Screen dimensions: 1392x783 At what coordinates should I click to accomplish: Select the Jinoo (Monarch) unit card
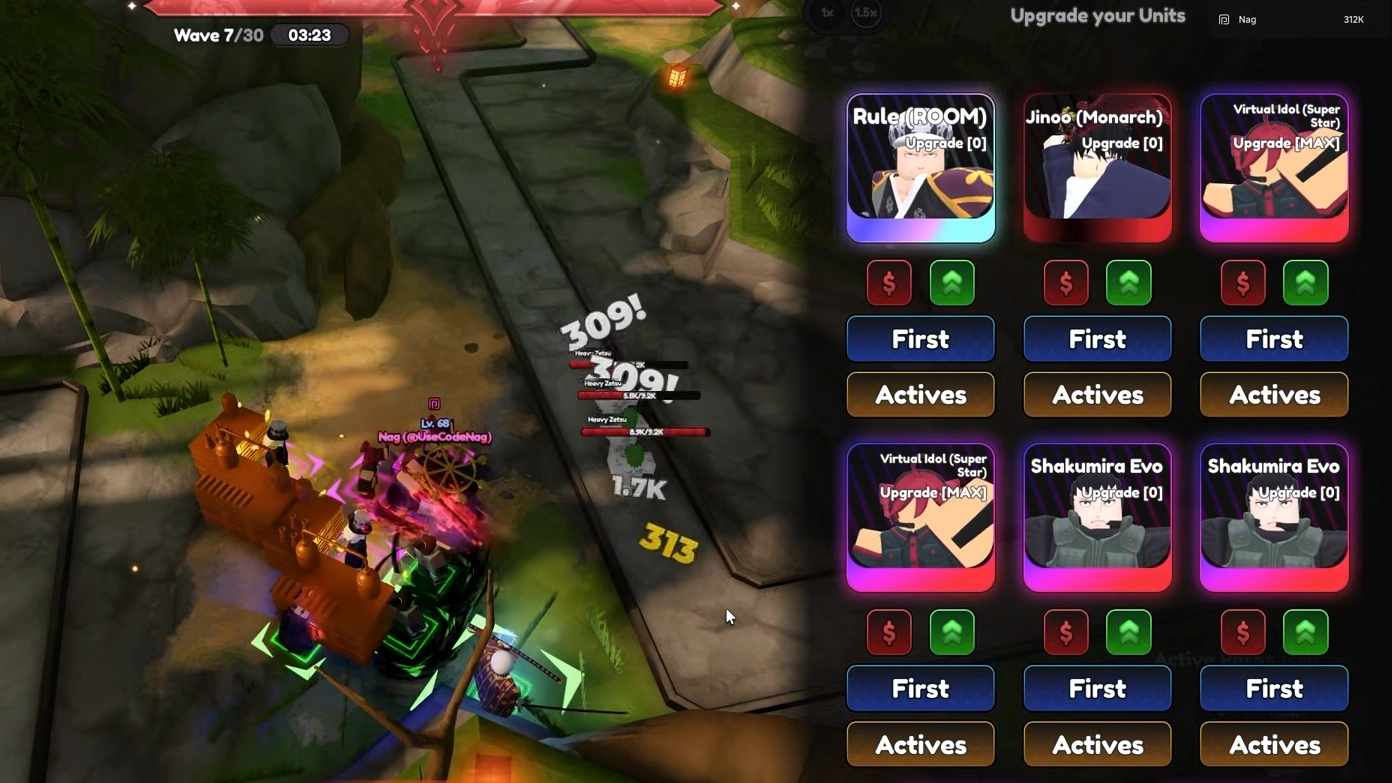coord(1096,166)
